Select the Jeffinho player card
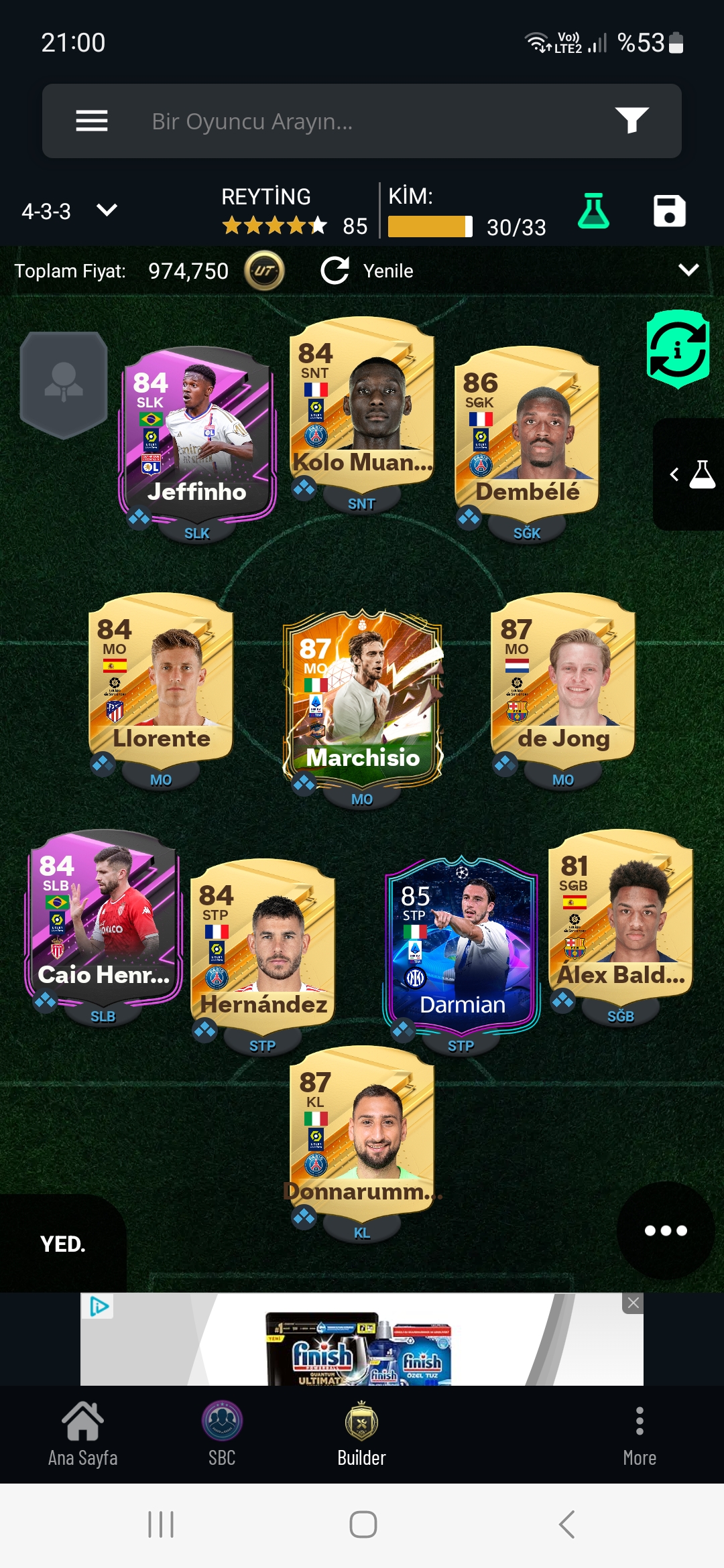 click(197, 432)
